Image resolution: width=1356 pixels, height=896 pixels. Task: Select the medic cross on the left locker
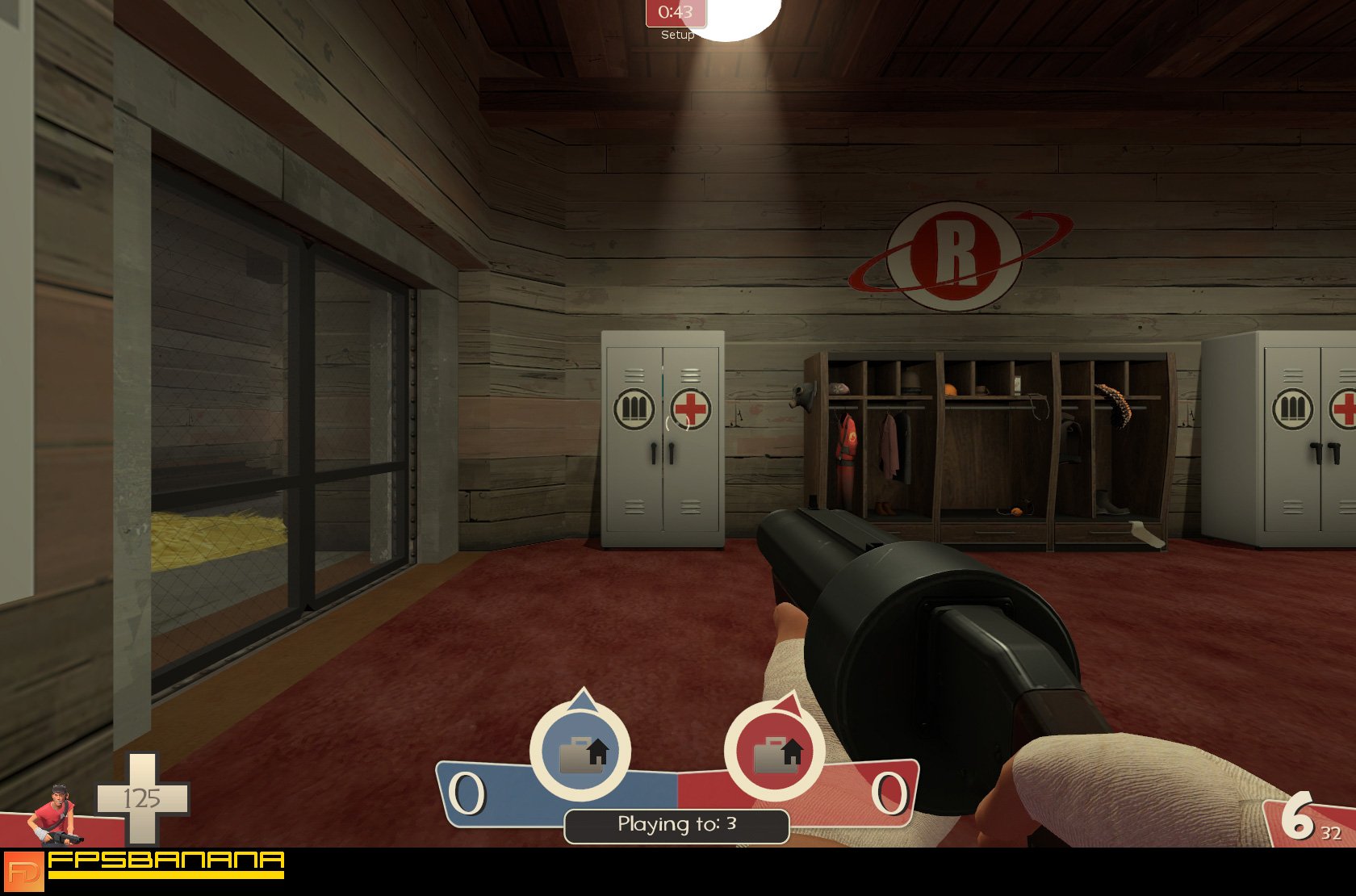(693, 409)
